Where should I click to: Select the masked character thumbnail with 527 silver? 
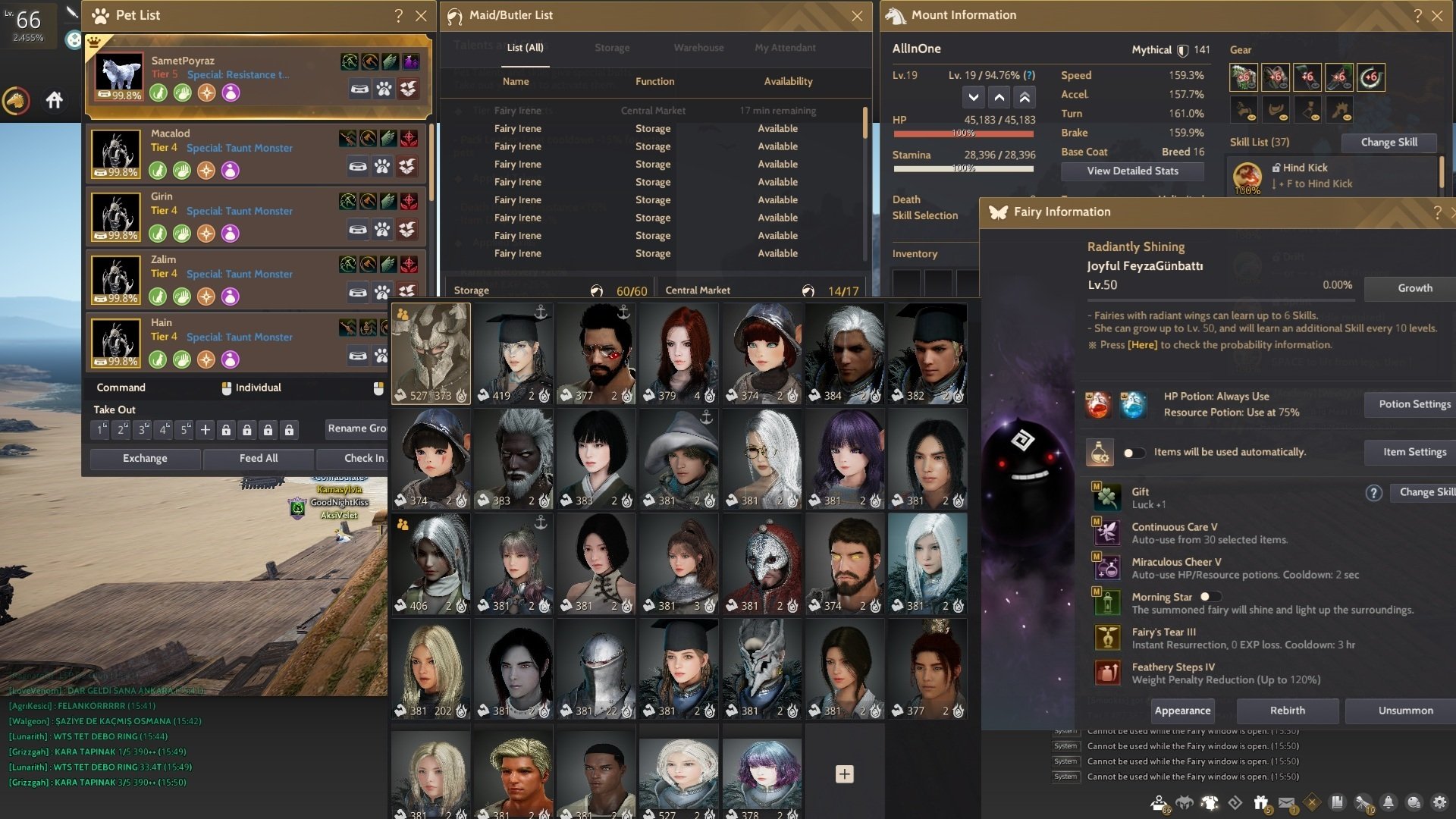click(x=431, y=353)
